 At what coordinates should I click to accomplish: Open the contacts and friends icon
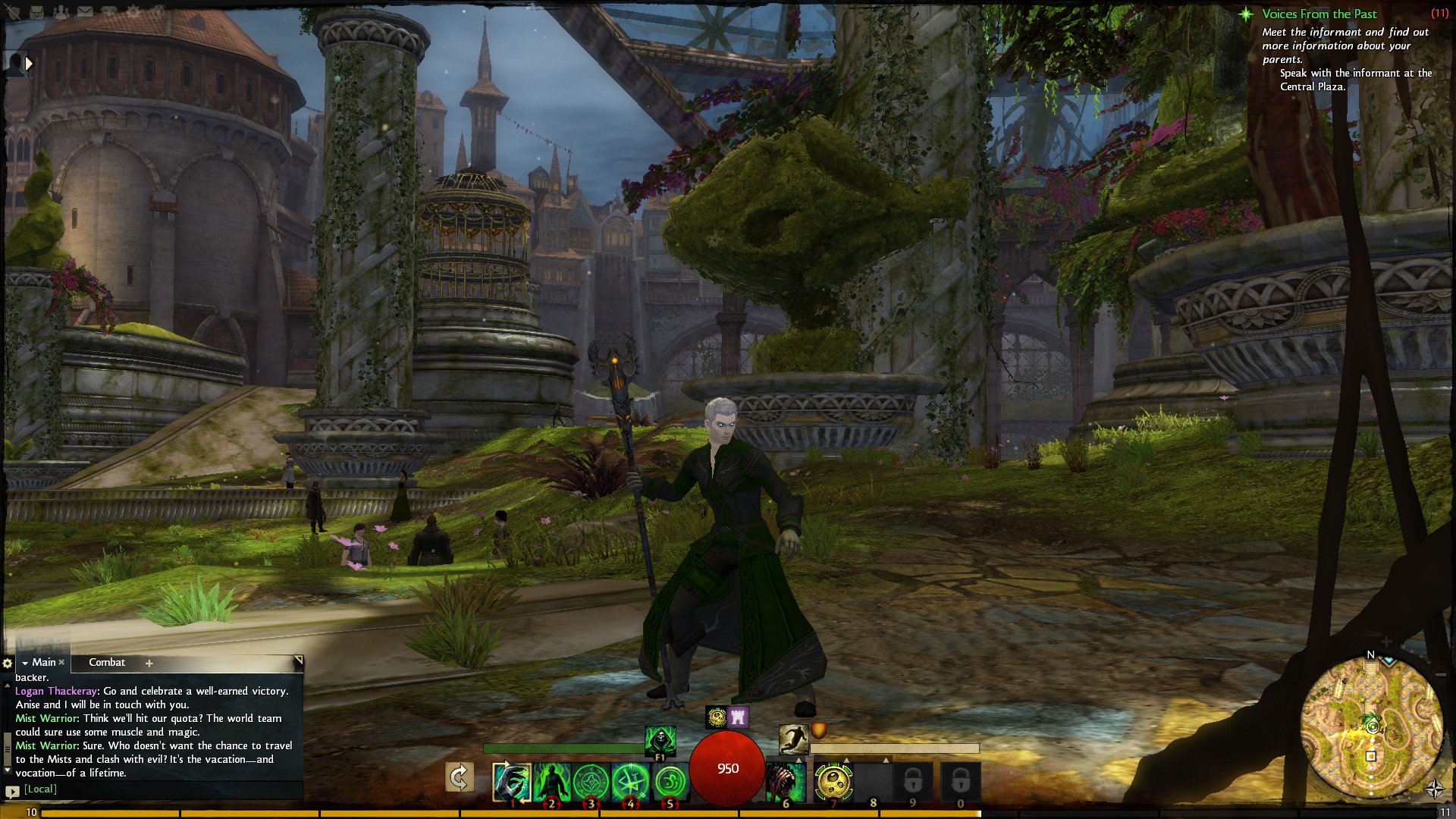[x=61, y=12]
